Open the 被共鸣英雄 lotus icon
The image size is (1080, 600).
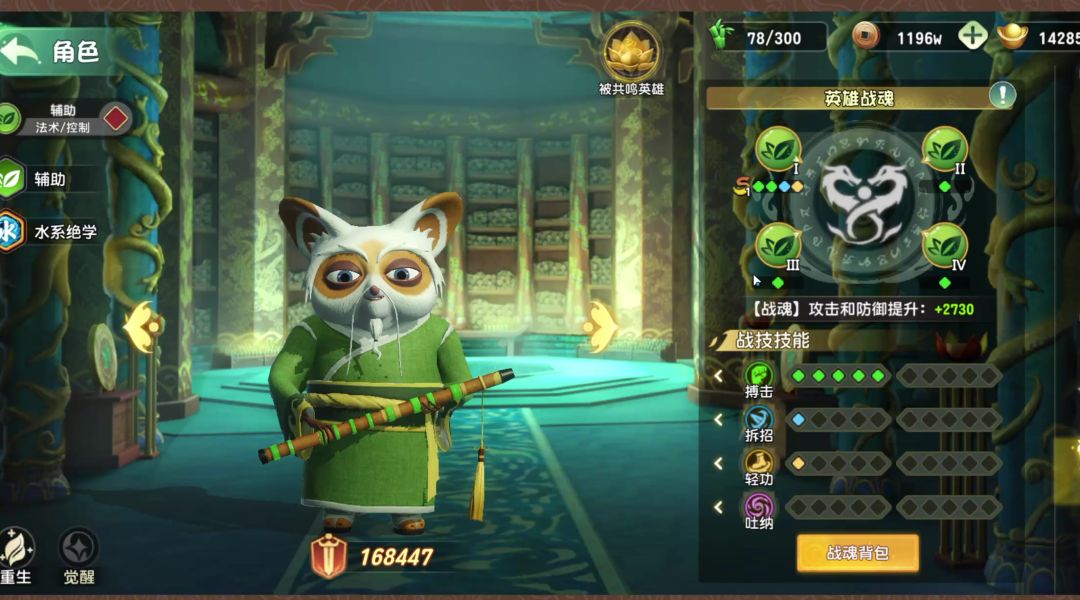pos(629,50)
